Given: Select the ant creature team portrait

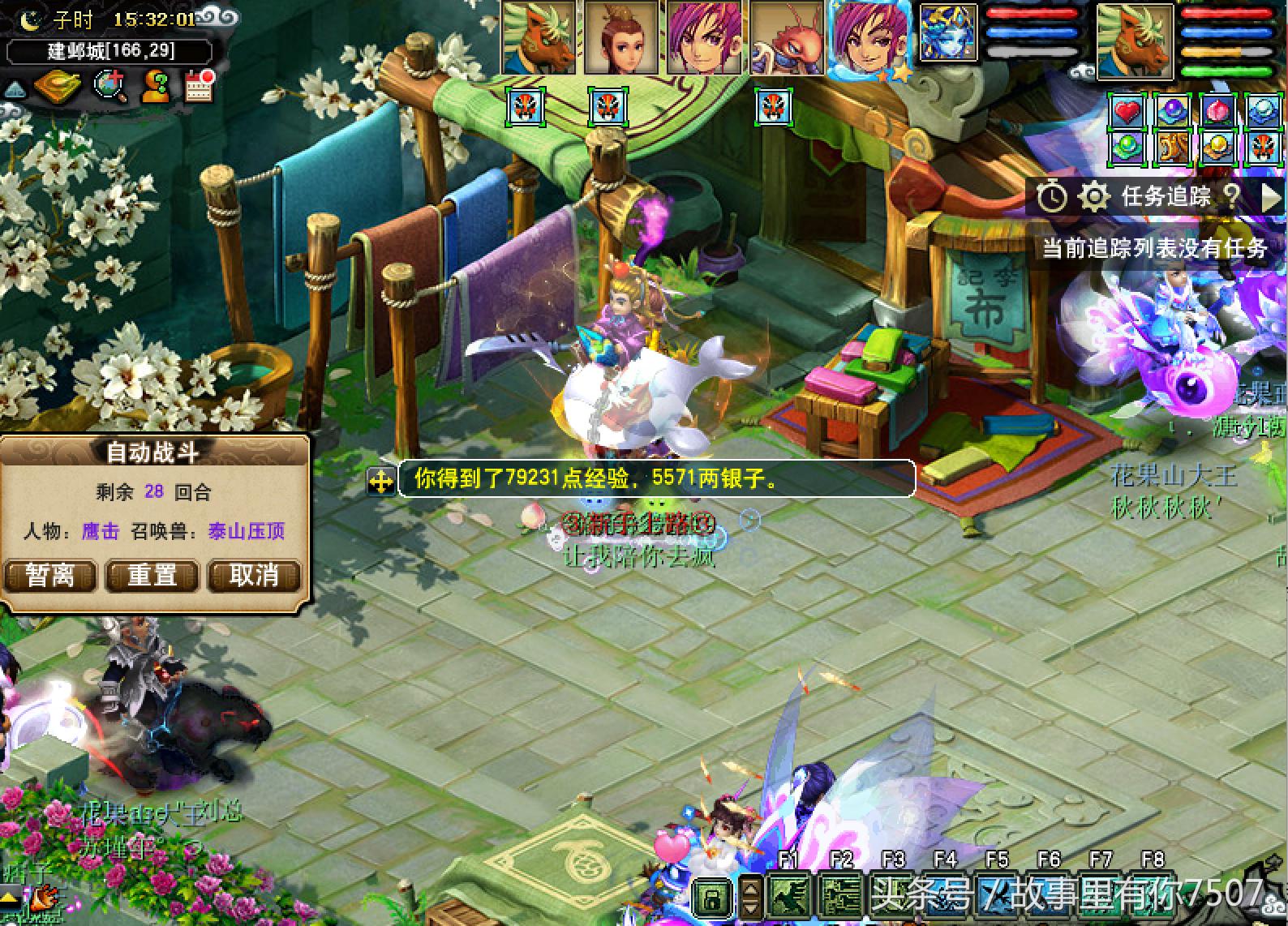Looking at the screenshot, I should (x=785, y=38).
